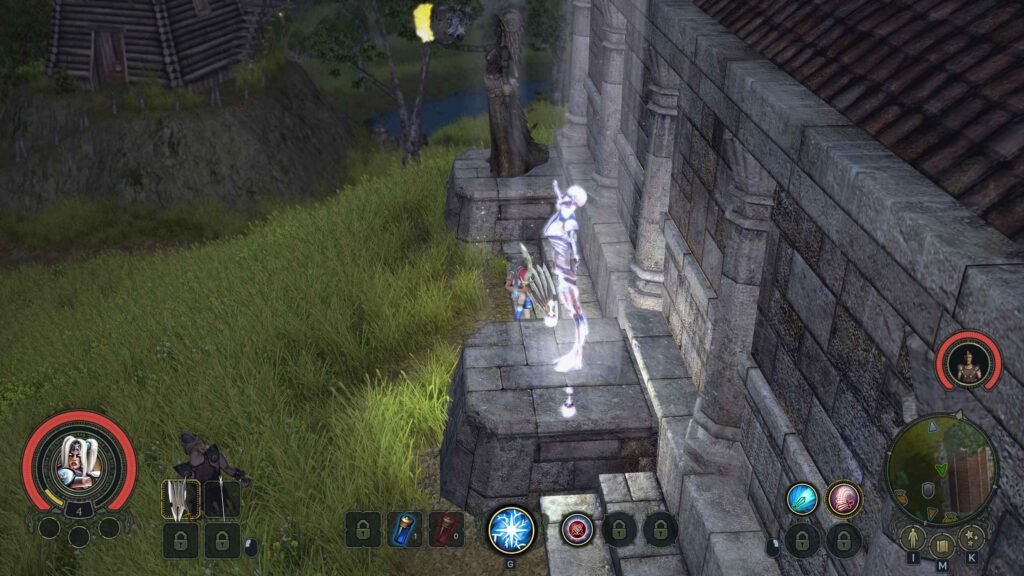Screen dimensions: 1024x576
Task: Use the blue mana potion
Action: (x=404, y=529)
